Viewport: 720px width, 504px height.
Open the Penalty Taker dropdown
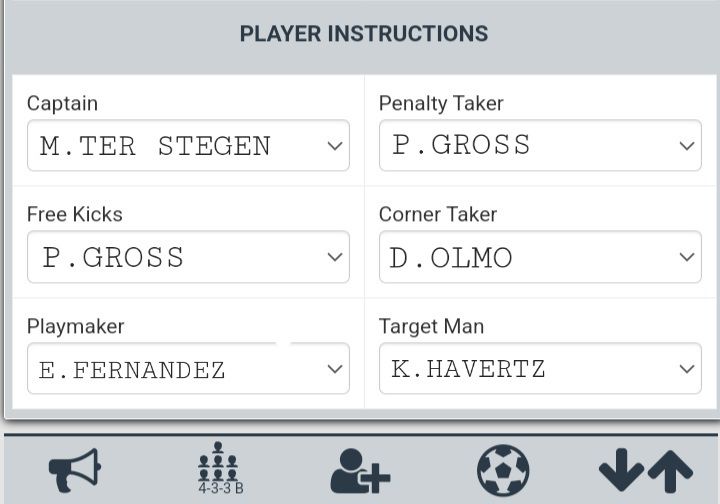[x=540, y=146]
